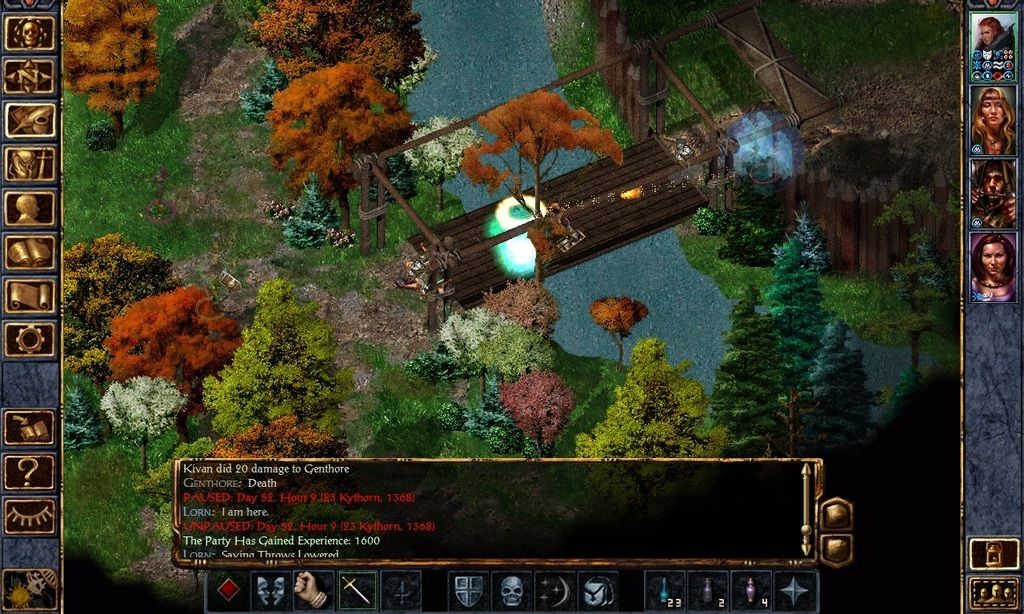Open the mage spellbook

30,252
